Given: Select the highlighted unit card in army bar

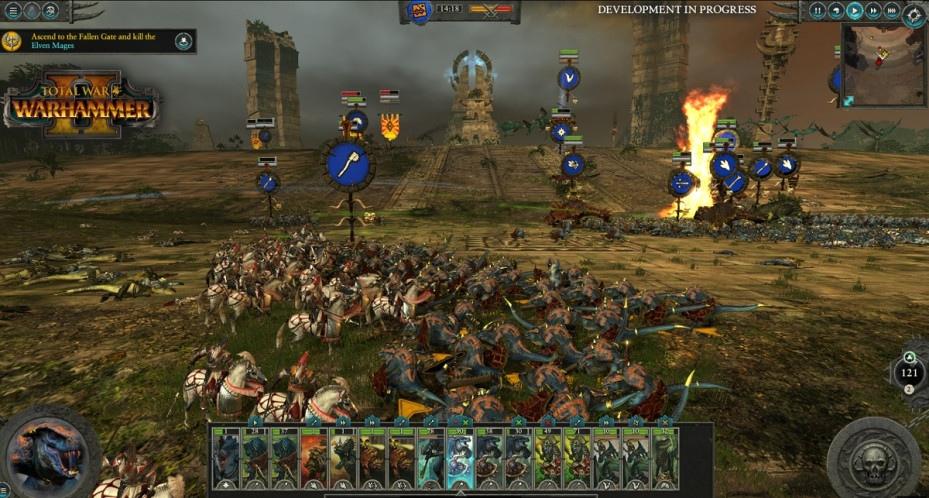Looking at the screenshot, I should click(x=459, y=457).
